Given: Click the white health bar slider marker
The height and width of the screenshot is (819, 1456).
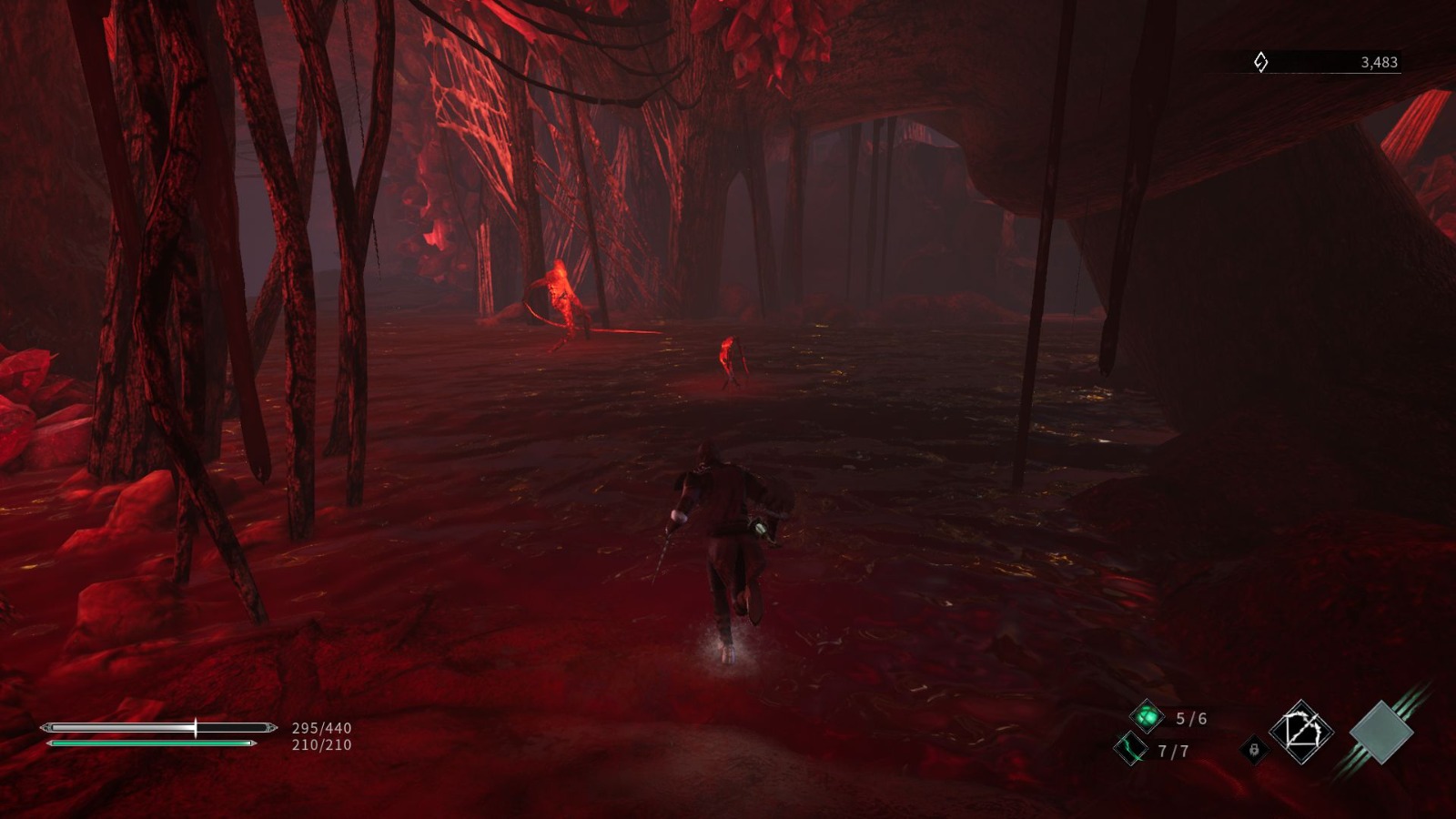Looking at the screenshot, I should click(195, 727).
